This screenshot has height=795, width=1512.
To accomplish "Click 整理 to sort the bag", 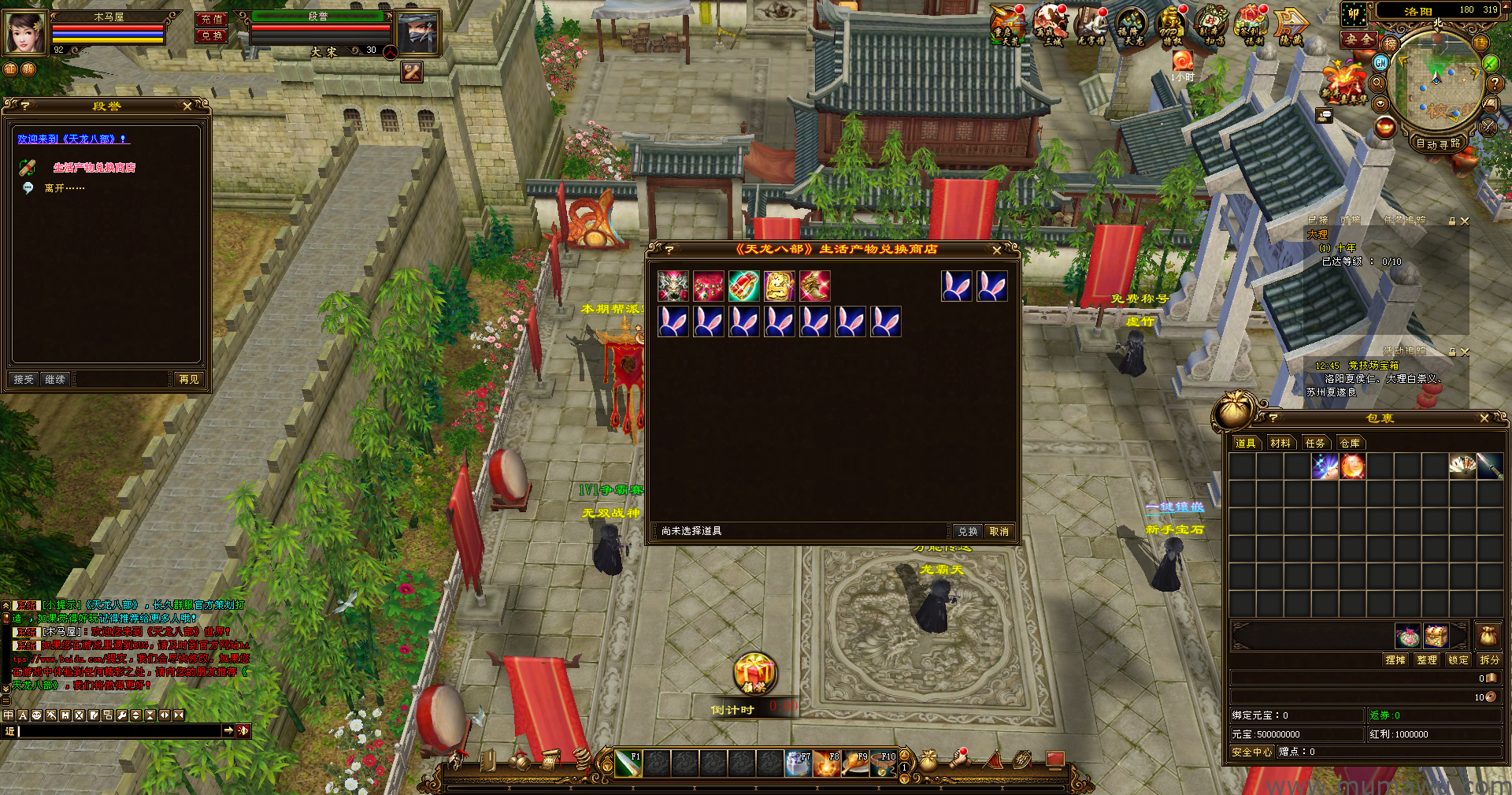I will click(x=1427, y=660).
